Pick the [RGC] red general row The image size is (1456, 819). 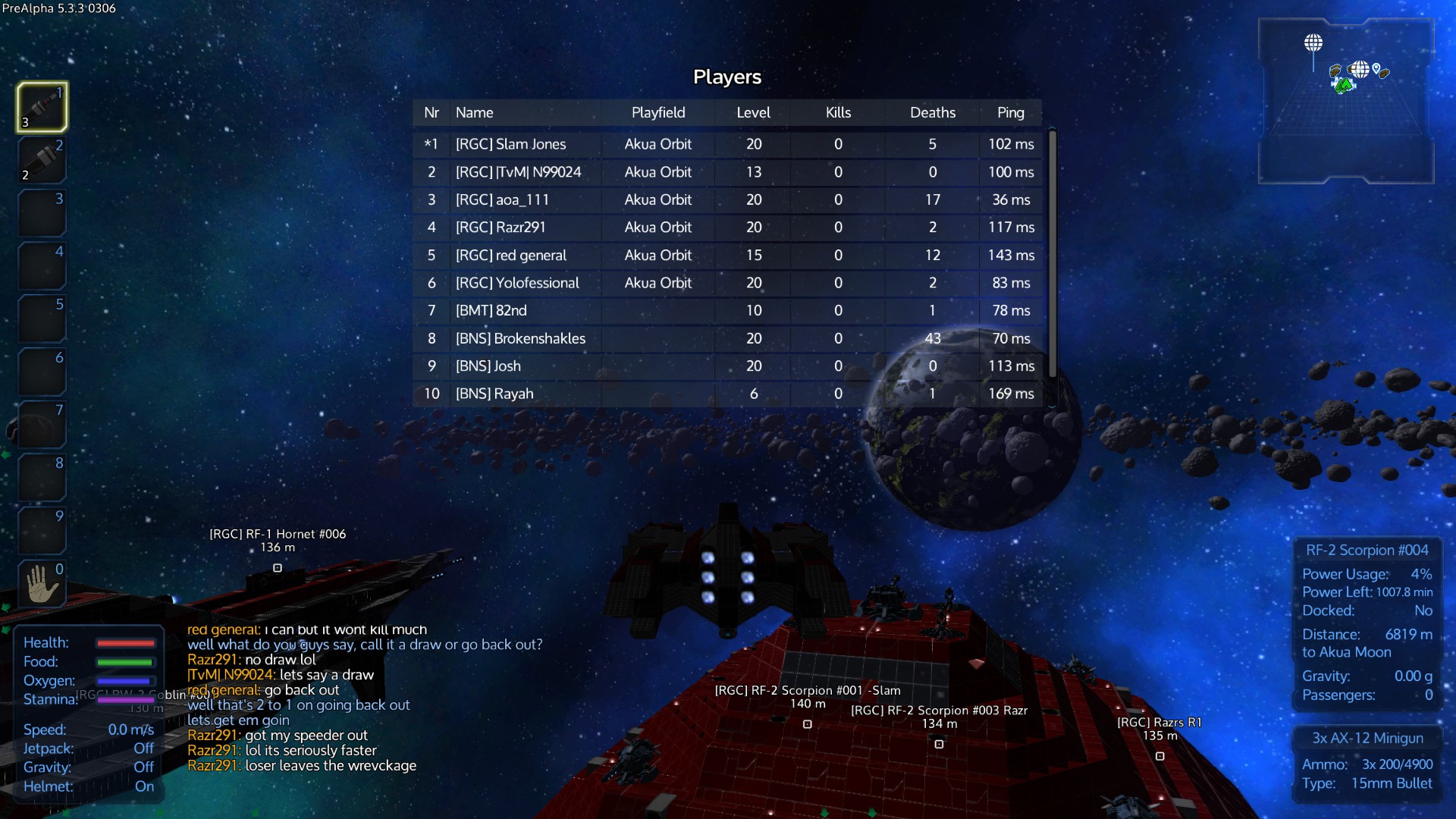point(510,256)
